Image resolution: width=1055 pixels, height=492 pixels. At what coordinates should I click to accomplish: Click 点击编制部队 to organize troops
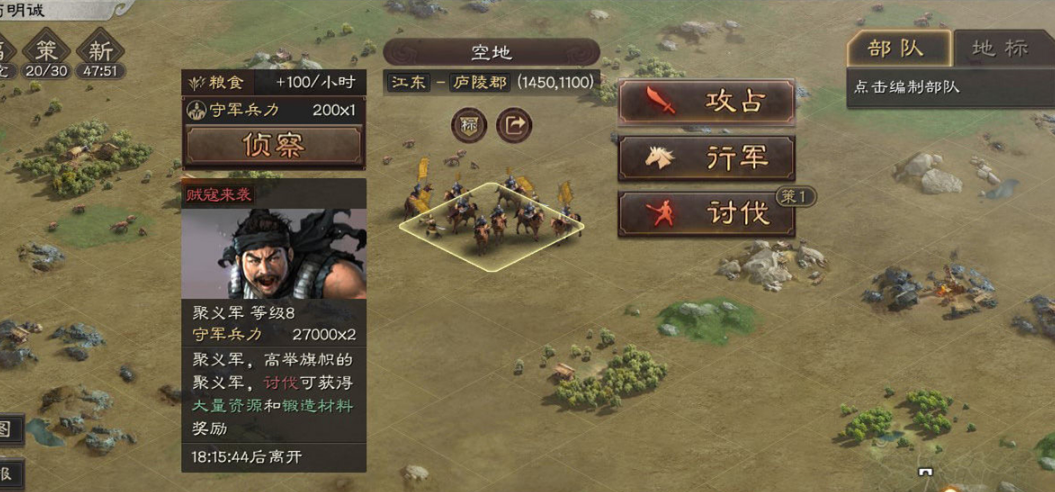pos(907,87)
